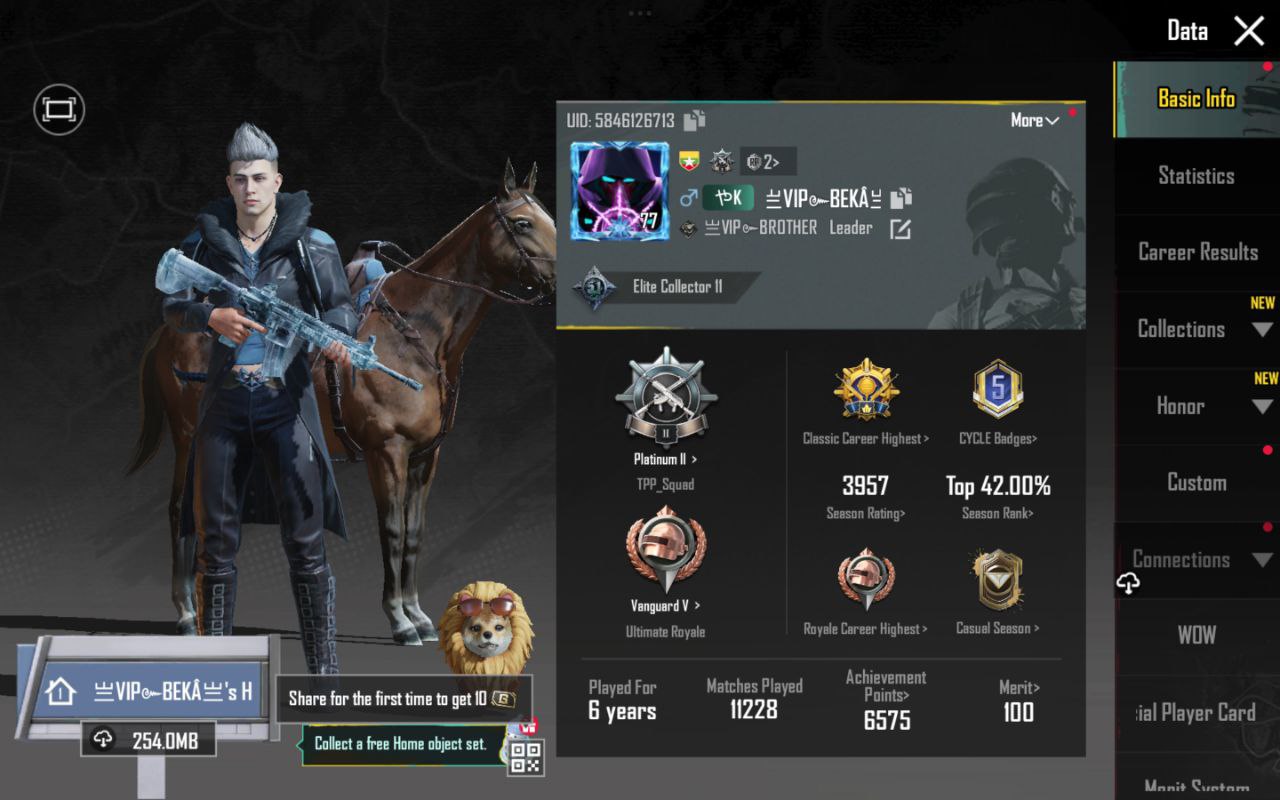Open the QR code share button

tap(525, 756)
